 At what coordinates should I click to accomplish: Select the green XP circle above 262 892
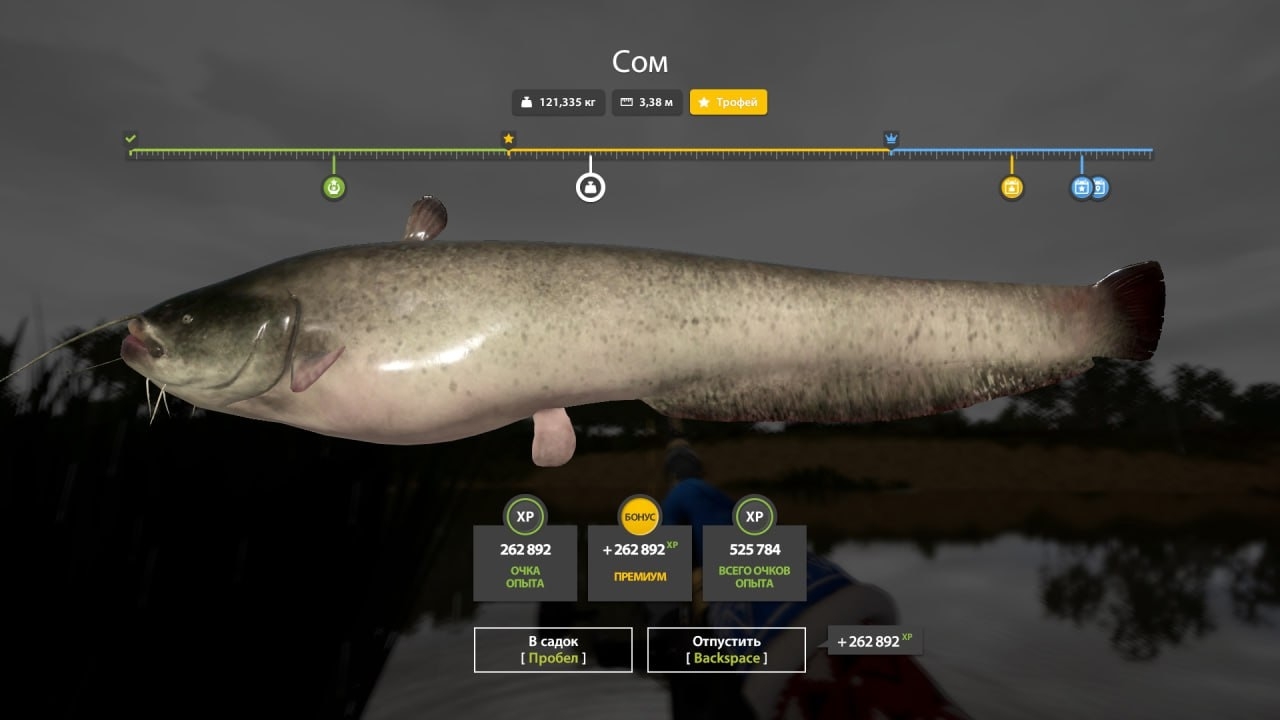click(x=525, y=518)
